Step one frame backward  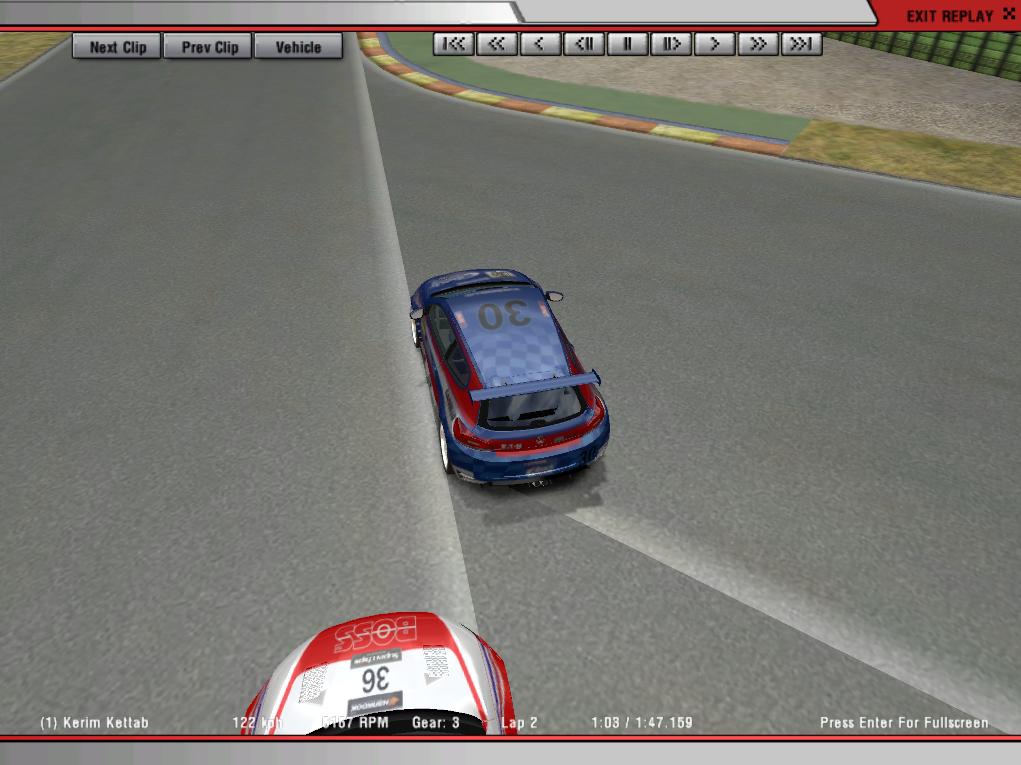pyautogui.click(x=584, y=44)
